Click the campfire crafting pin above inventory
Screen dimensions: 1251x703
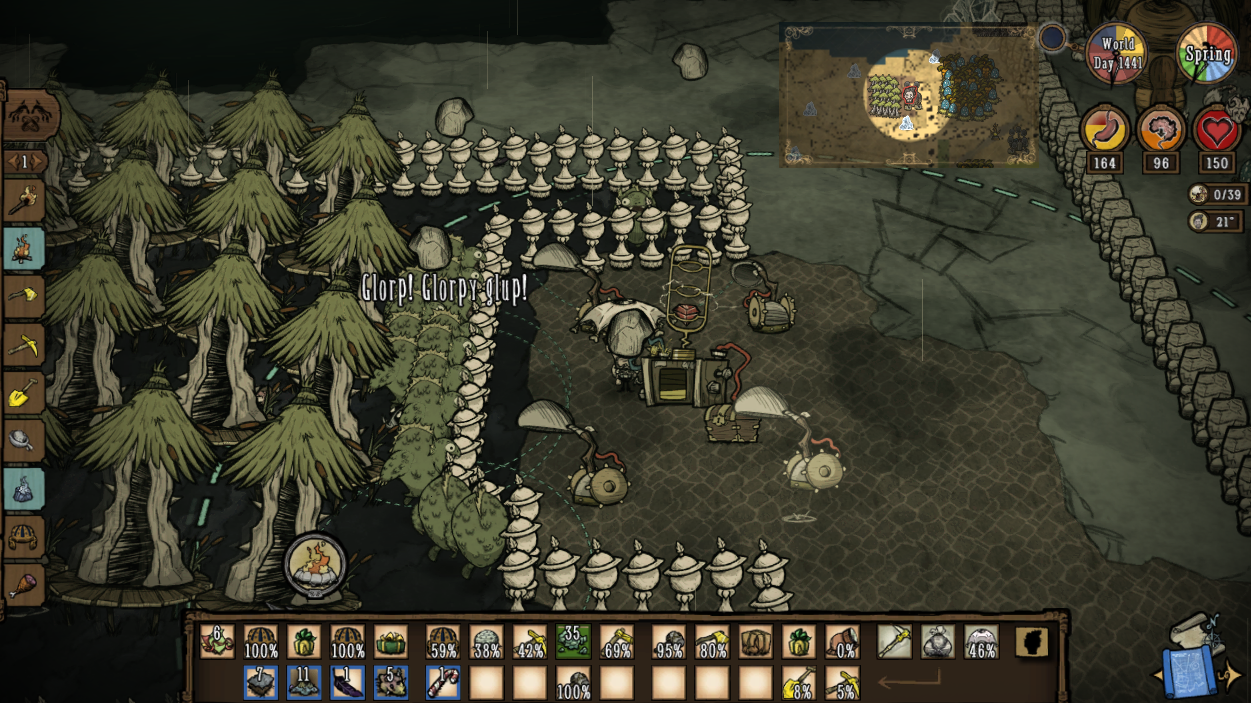click(315, 565)
